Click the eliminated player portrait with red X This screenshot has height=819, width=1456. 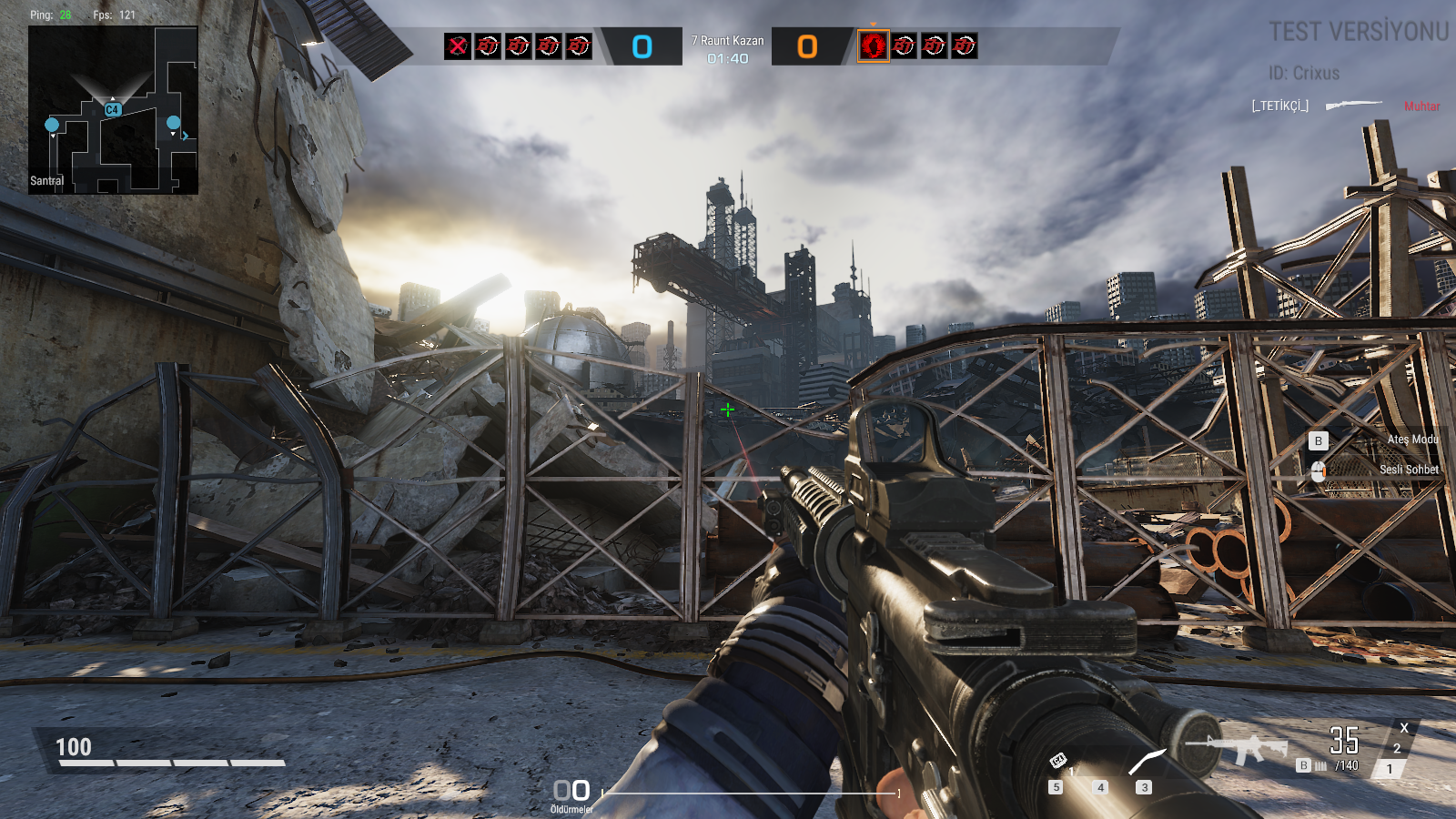(x=458, y=45)
